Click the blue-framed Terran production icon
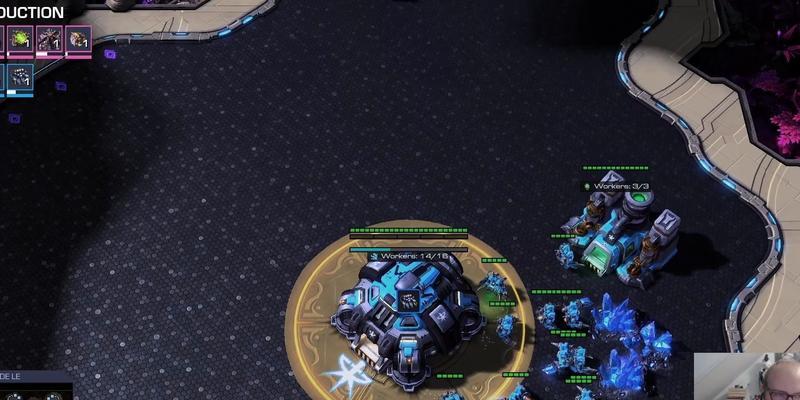800x400 pixels. 22,78
